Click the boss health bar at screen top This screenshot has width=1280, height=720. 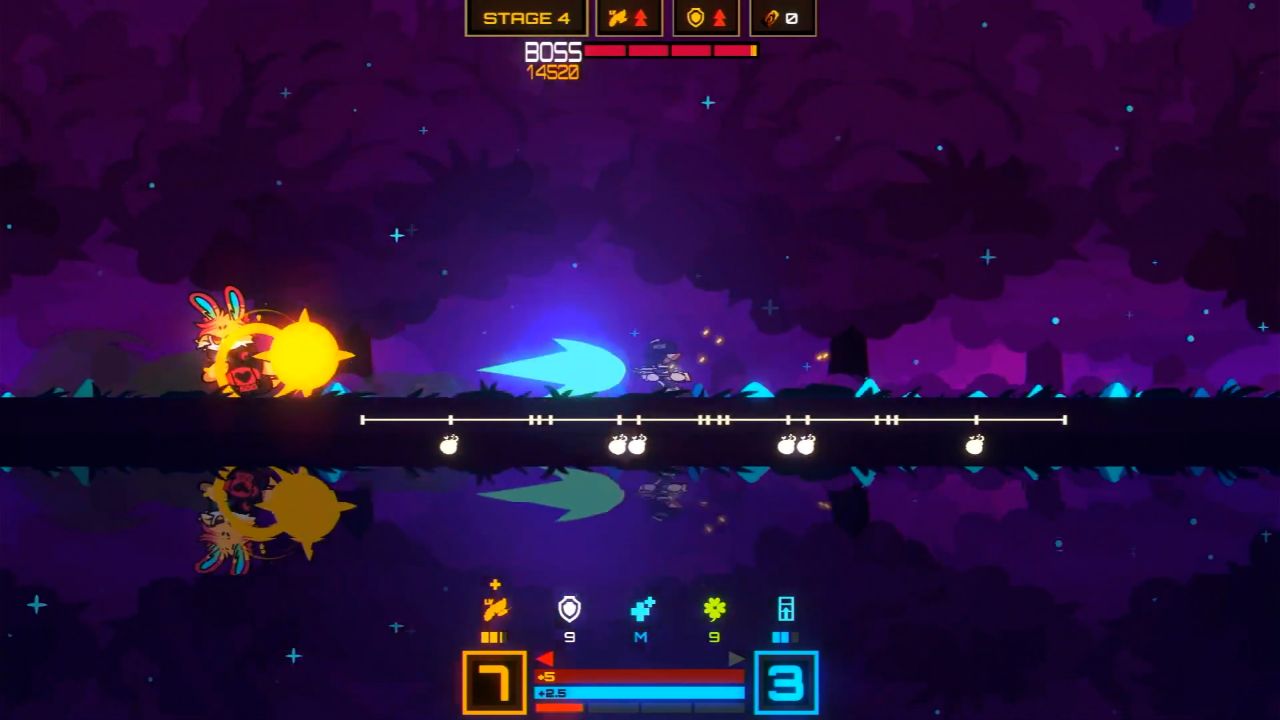pos(670,51)
